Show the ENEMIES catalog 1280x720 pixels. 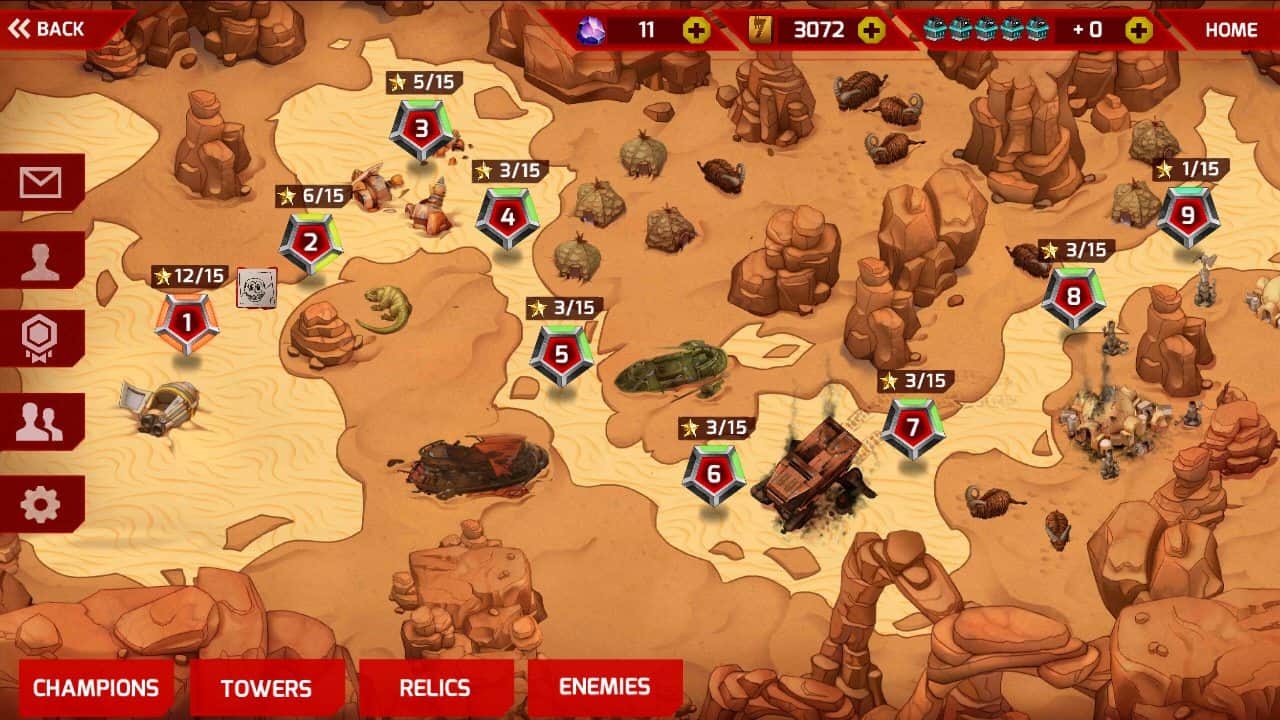[604, 687]
